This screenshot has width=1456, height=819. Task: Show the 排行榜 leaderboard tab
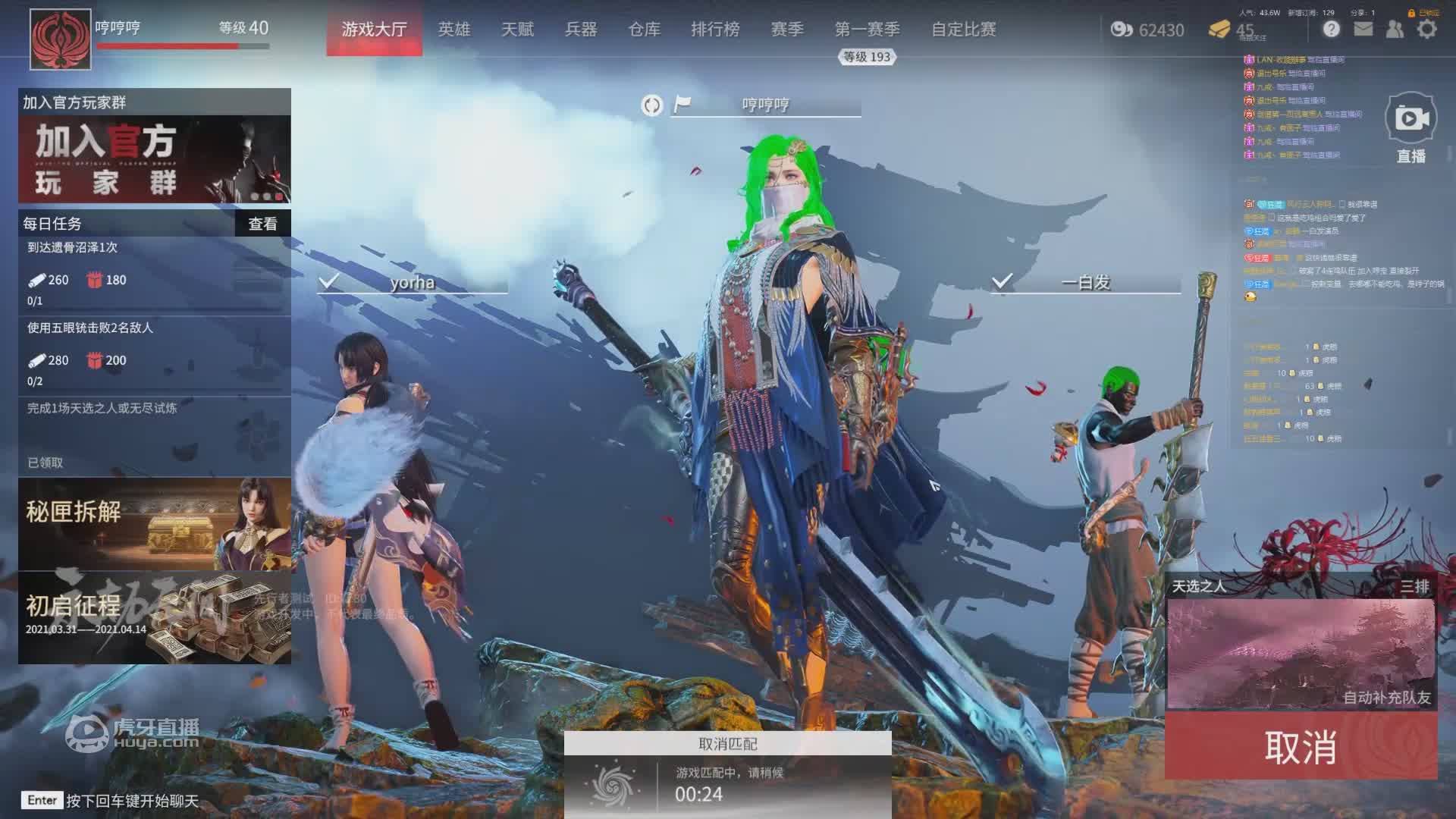(715, 30)
